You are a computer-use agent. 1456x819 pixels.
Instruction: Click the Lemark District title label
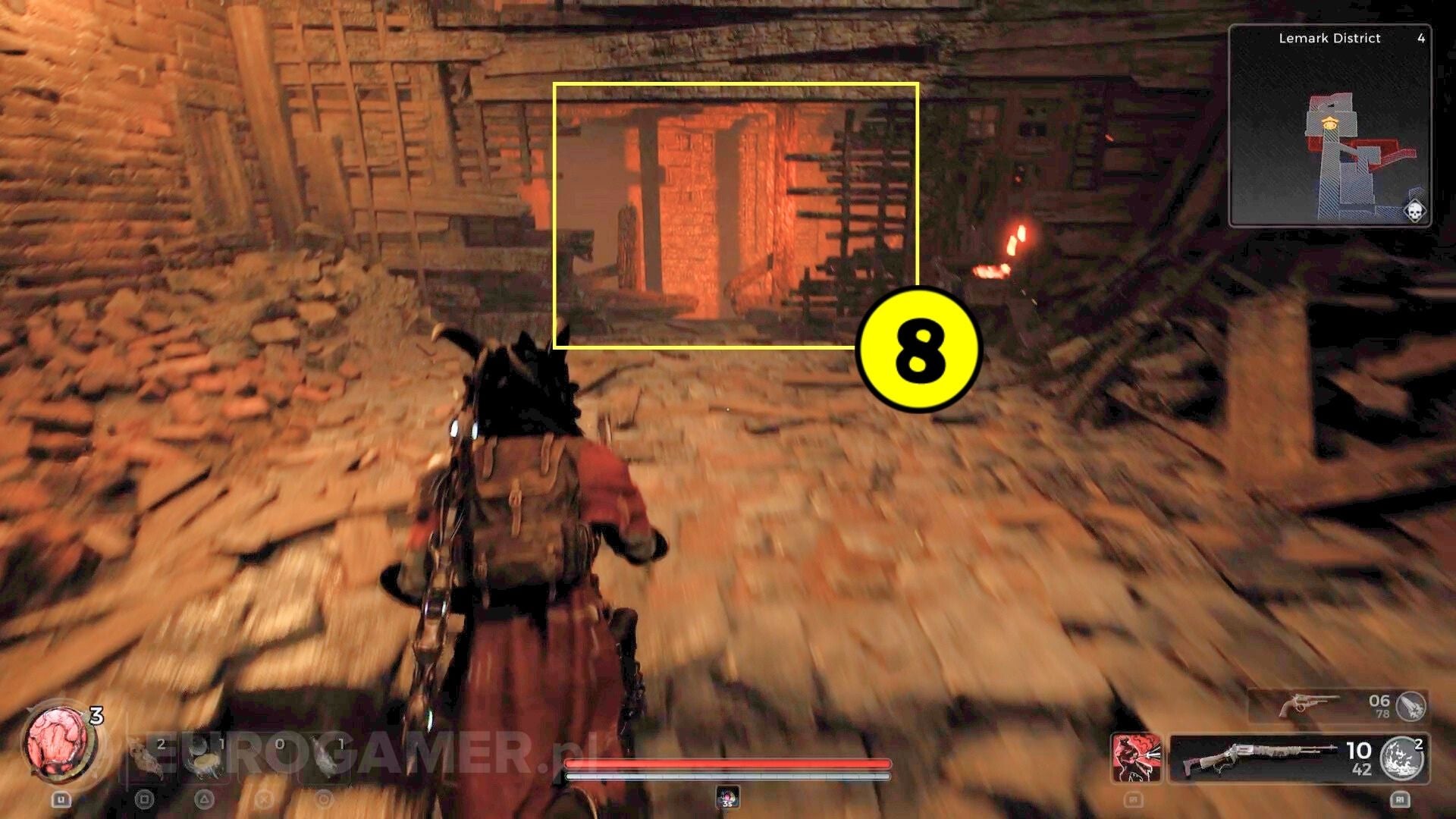[x=1329, y=38]
